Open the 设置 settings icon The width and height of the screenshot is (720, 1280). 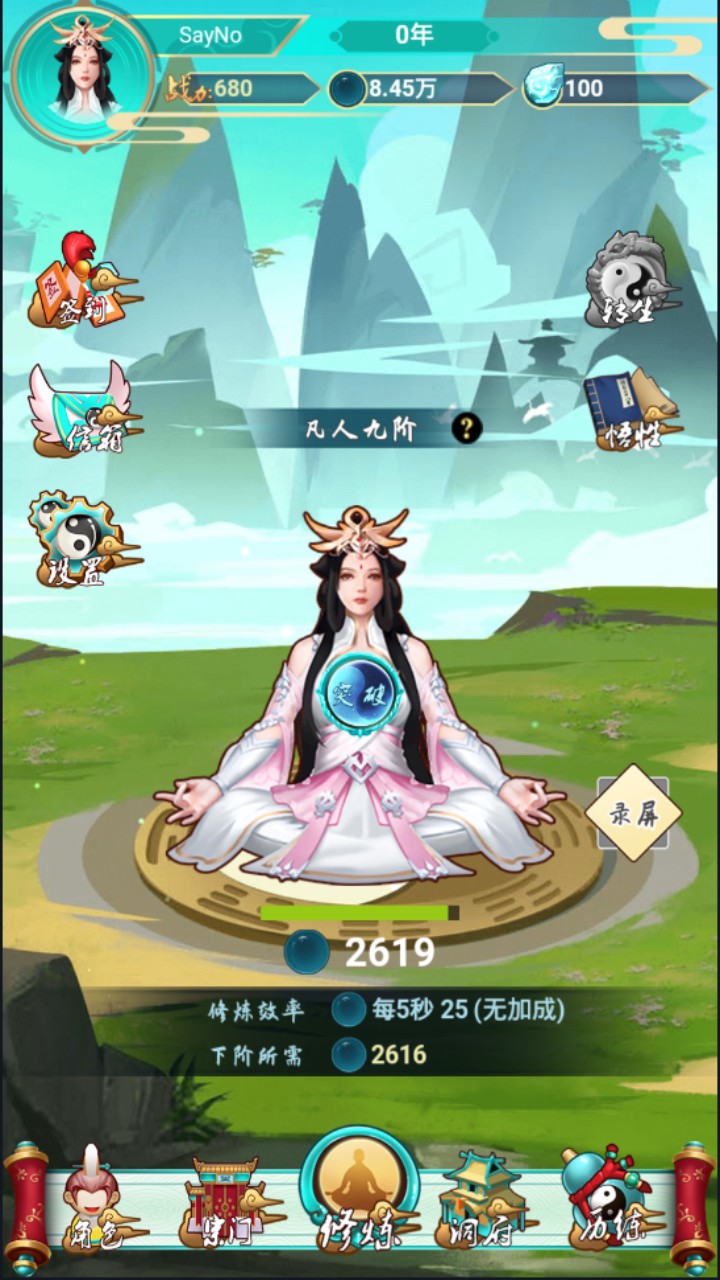[x=80, y=538]
